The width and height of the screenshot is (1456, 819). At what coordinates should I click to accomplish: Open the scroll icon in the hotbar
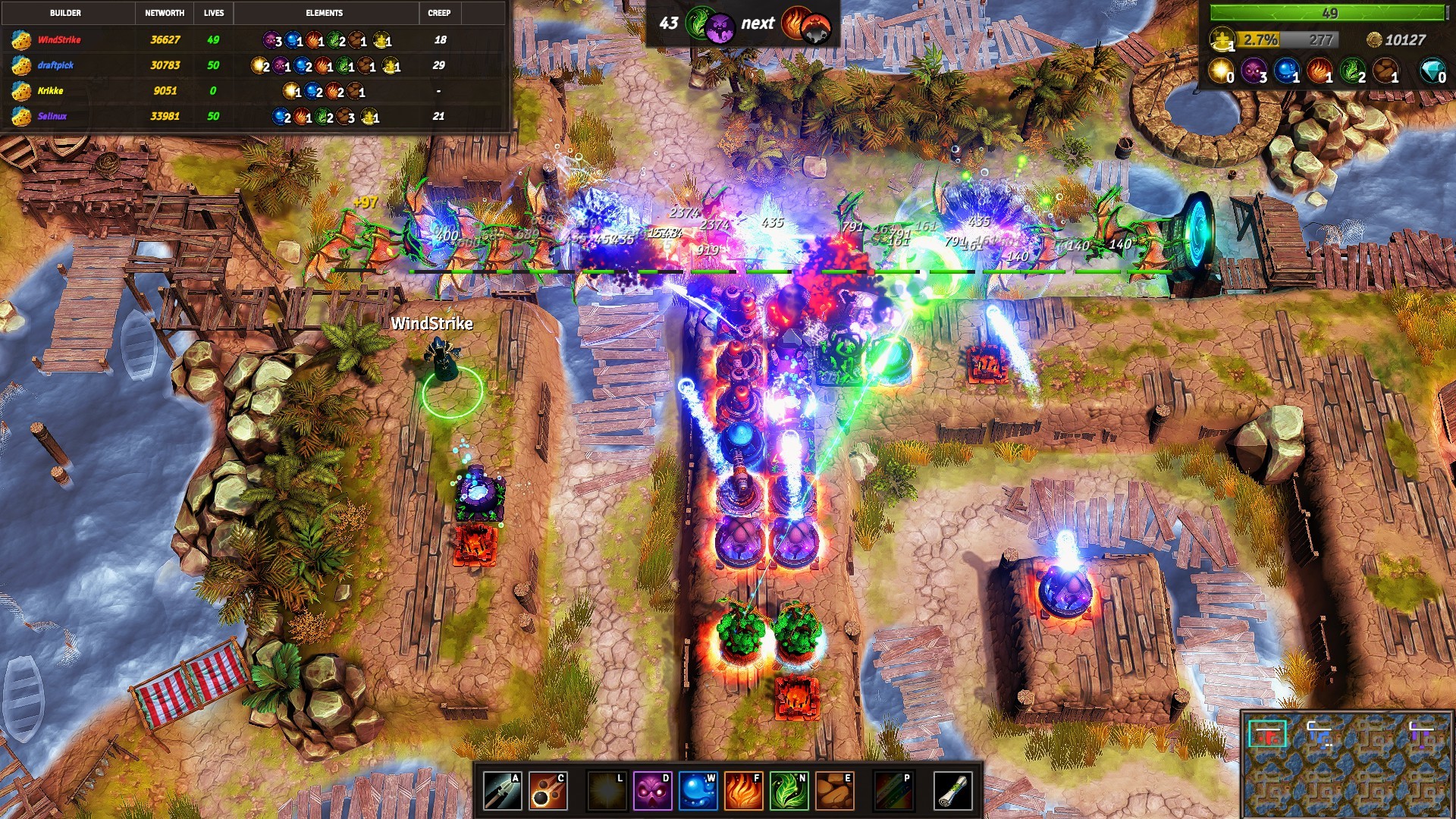pos(952,791)
